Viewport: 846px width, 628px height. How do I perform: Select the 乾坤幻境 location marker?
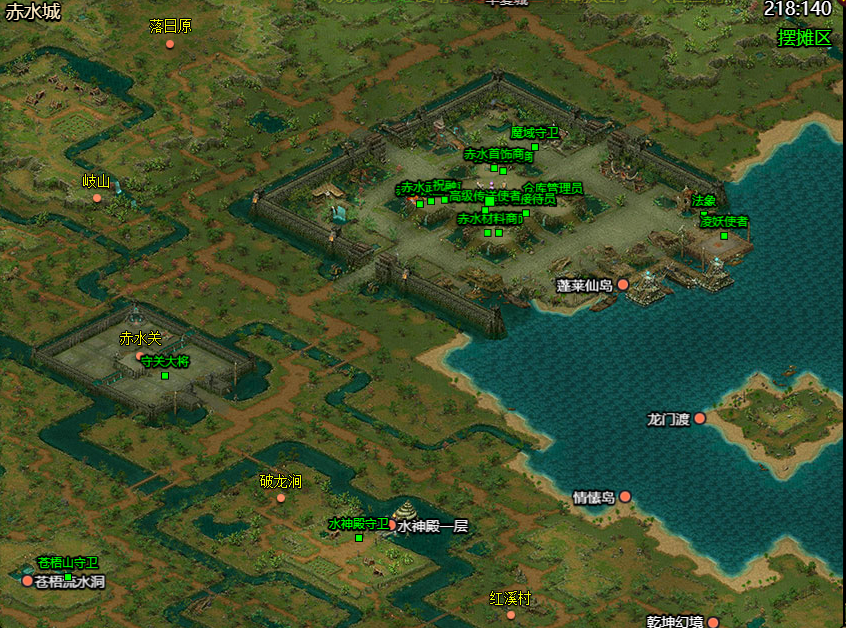click(713, 622)
